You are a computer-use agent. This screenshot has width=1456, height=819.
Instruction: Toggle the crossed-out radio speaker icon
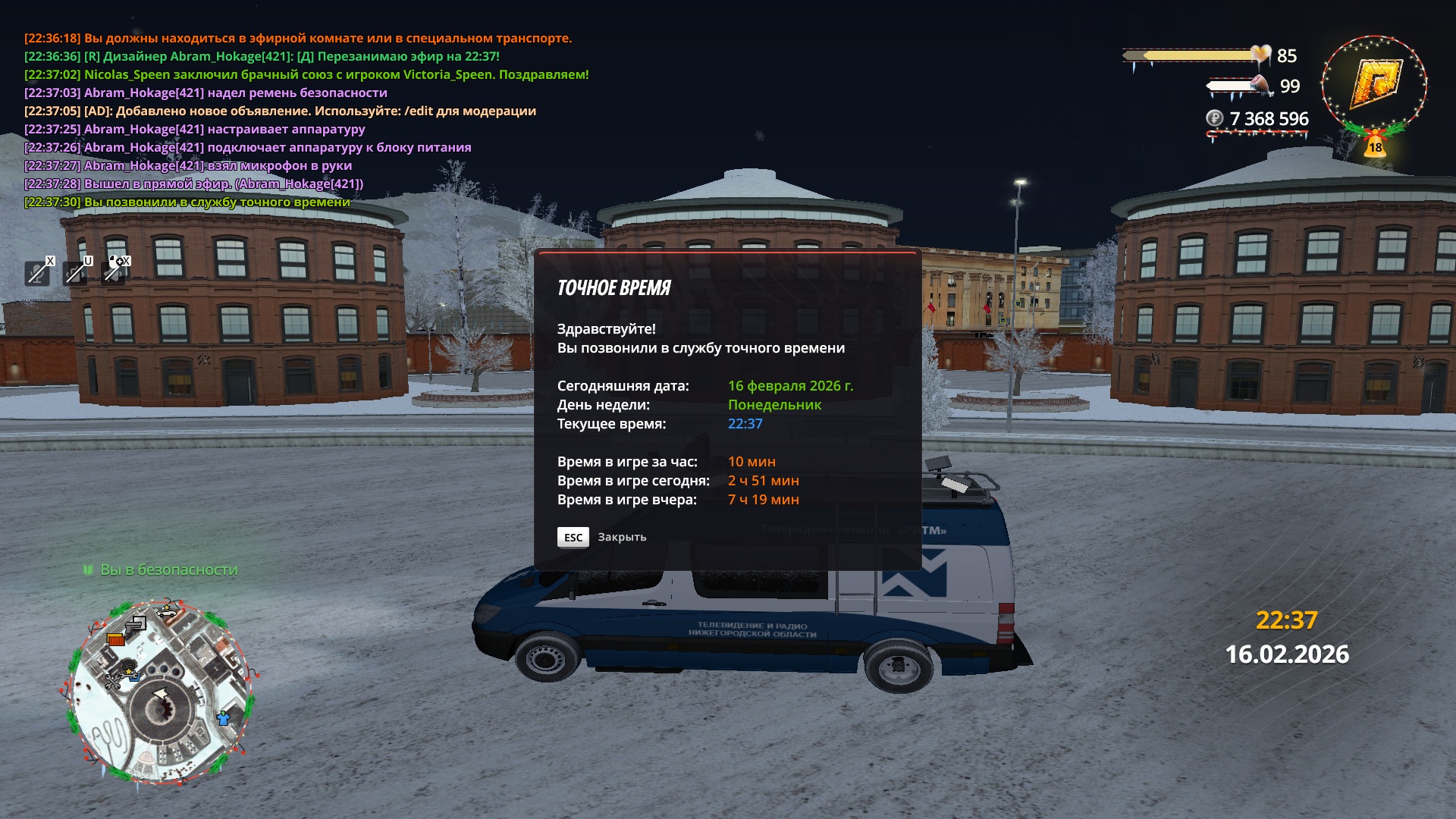[75, 271]
